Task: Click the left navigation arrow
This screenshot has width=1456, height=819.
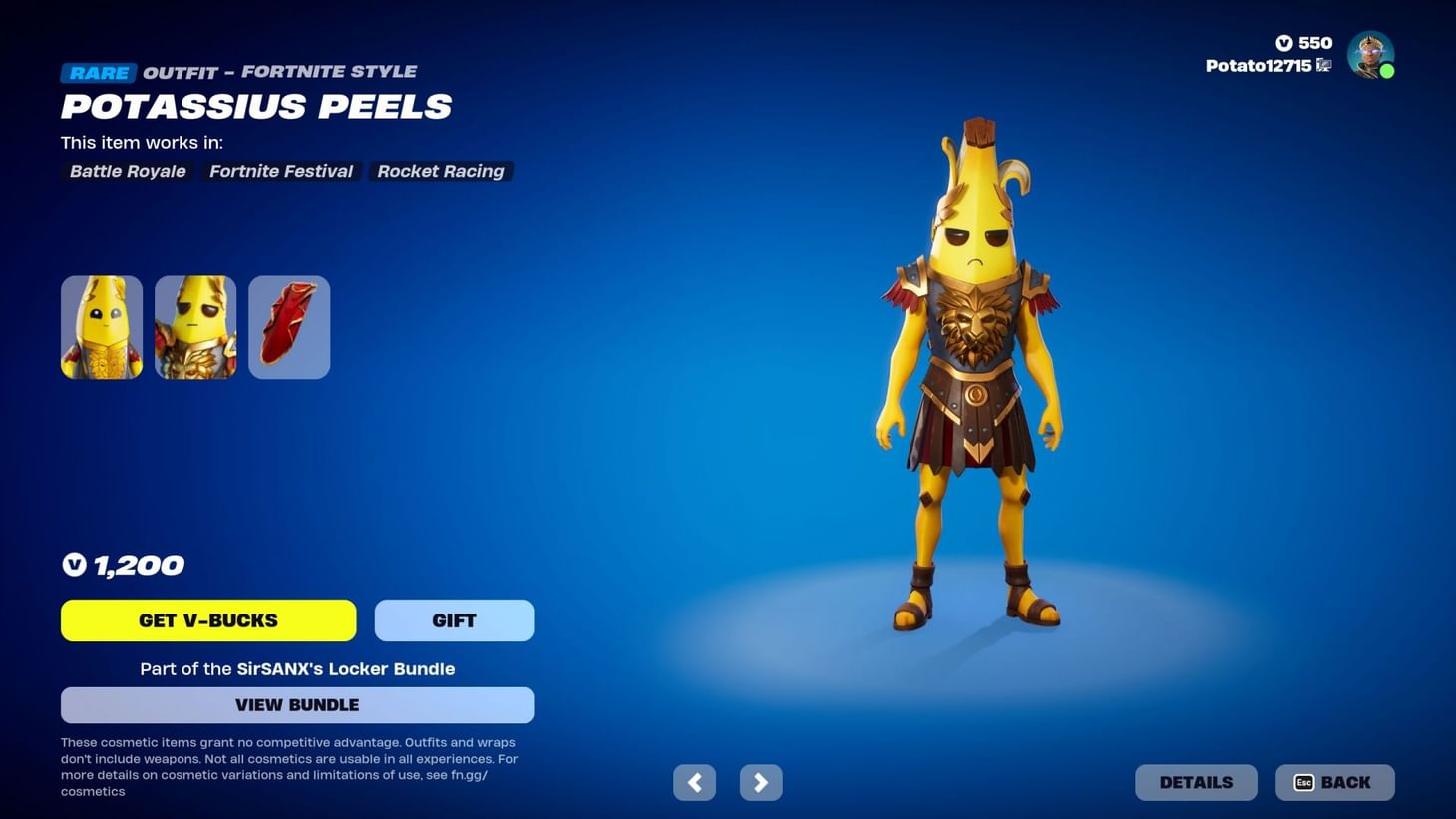Action: click(x=694, y=782)
